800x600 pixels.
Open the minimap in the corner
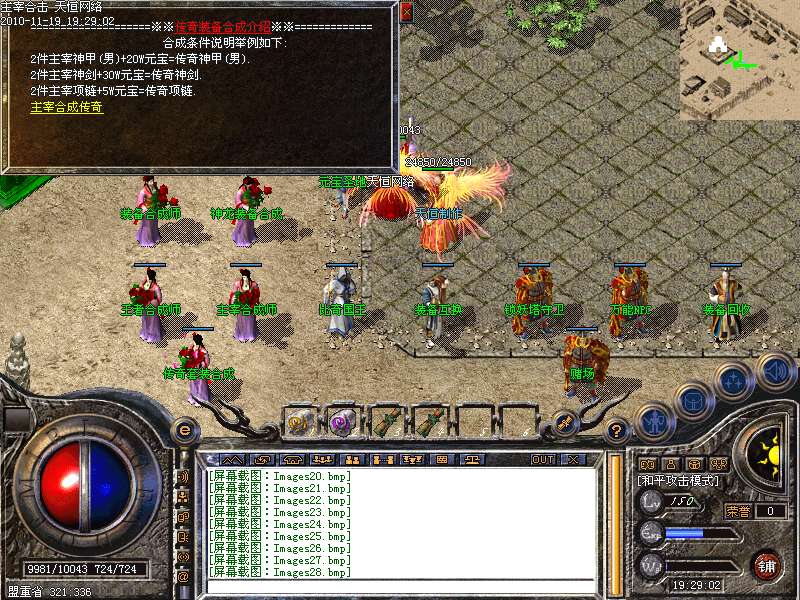pyautogui.click(x=739, y=60)
